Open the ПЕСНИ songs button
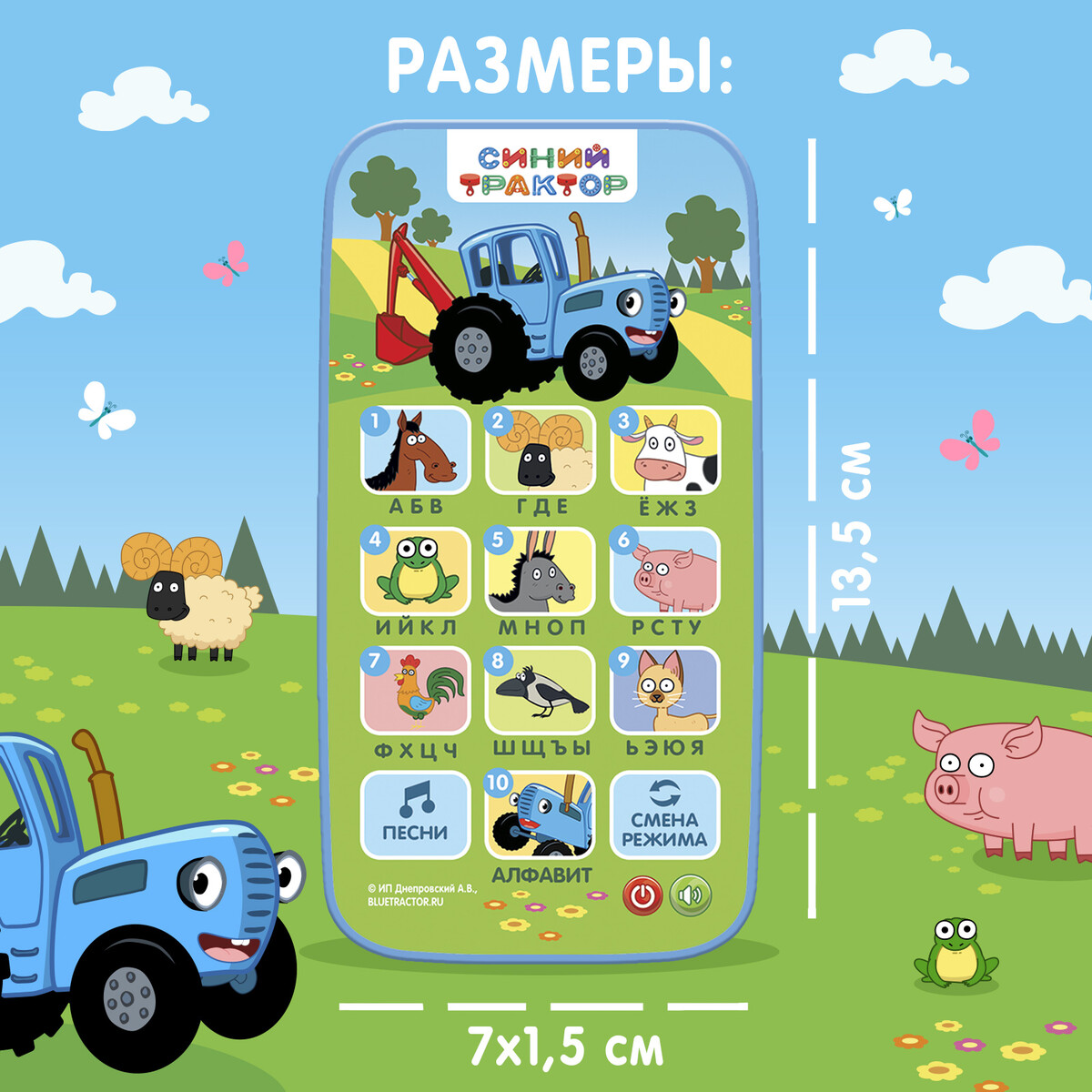 tap(416, 814)
